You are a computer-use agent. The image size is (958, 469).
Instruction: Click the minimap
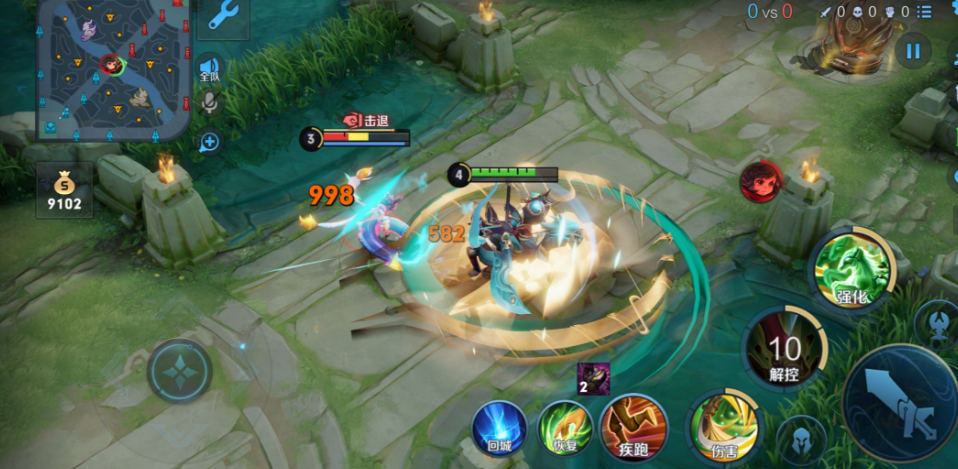[x=113, y=68]
